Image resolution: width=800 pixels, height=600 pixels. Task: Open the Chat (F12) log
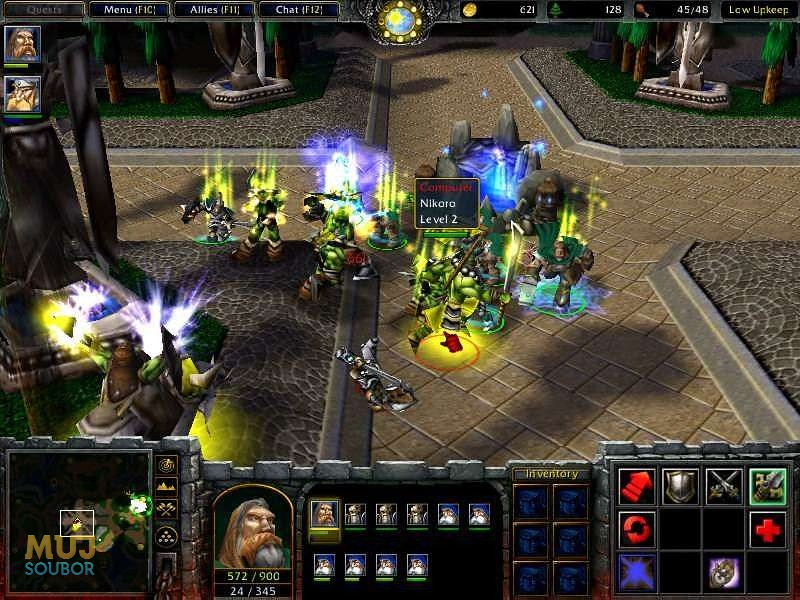pos(297,10)
